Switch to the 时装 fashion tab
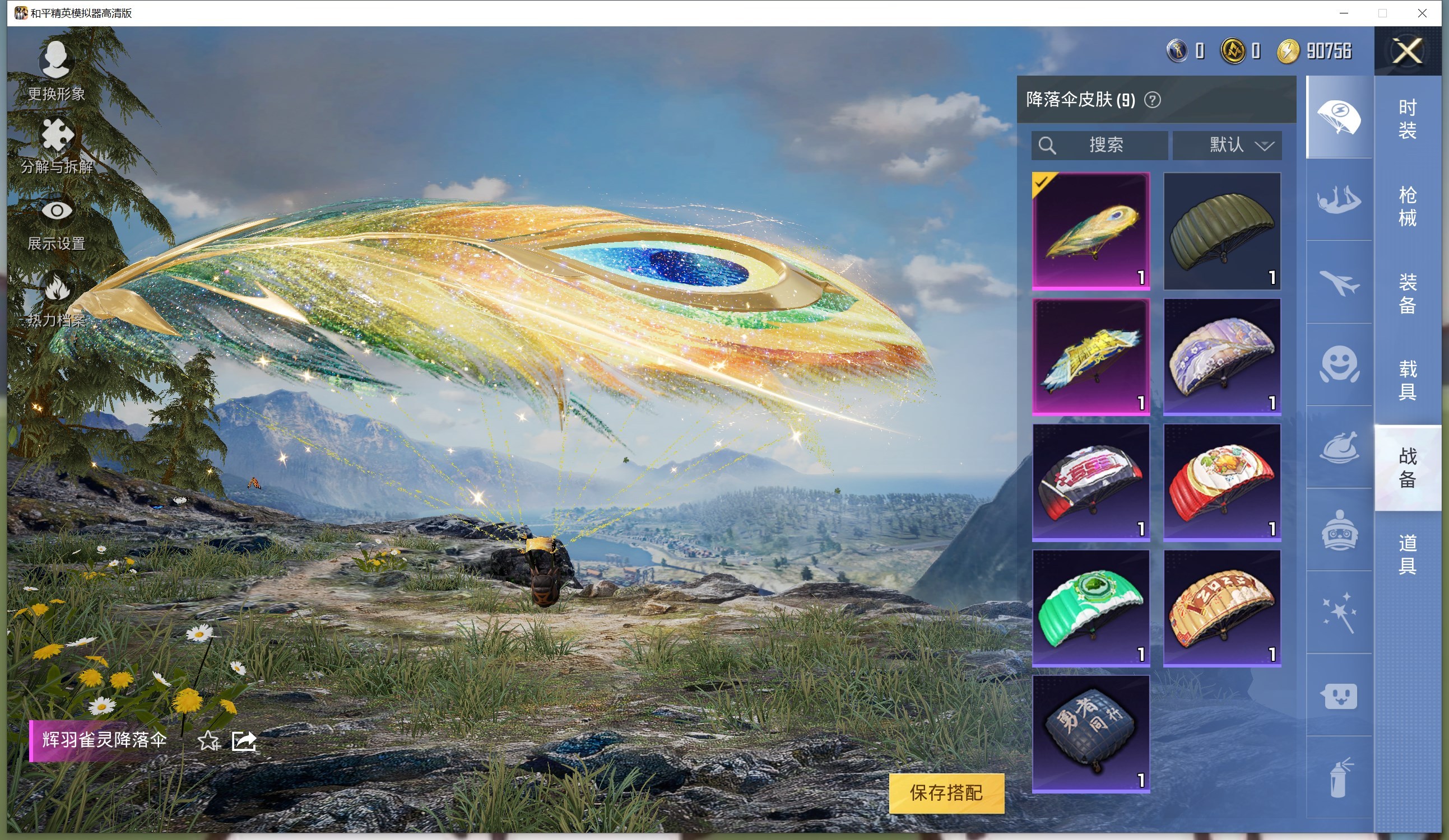 coord(1407,119)
